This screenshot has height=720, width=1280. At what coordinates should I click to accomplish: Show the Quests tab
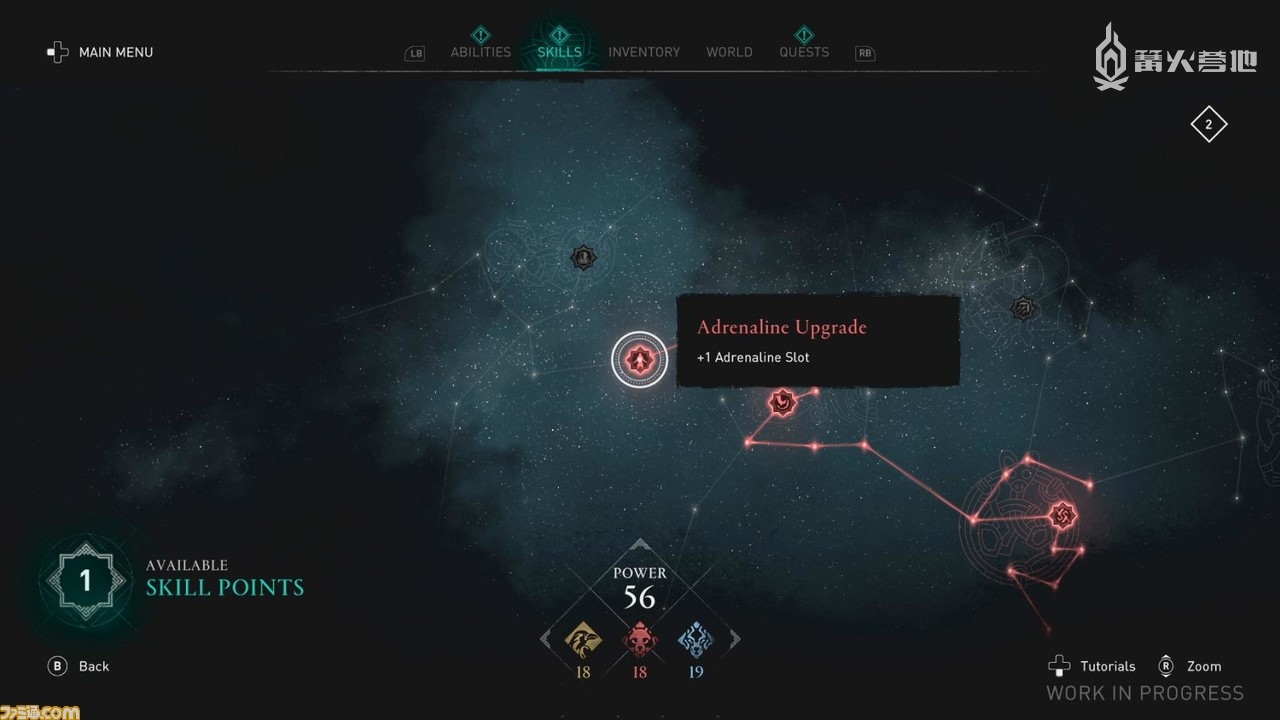tap(804, 52)
